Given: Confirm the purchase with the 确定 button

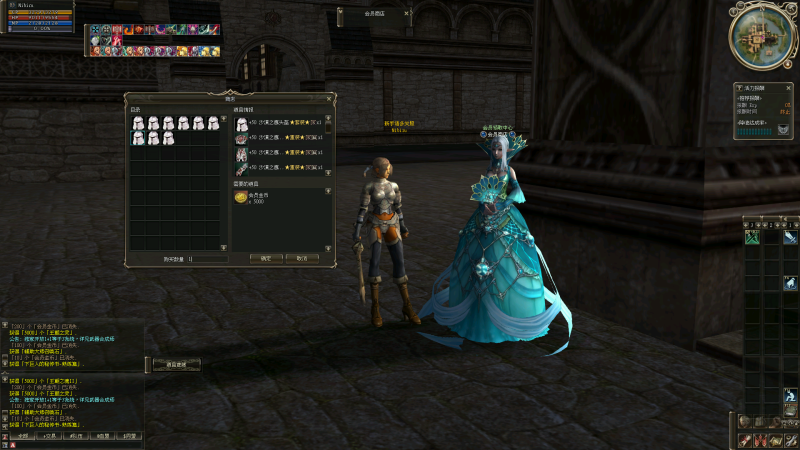Looking at the screenshot, I should click(x=266, y=258).
